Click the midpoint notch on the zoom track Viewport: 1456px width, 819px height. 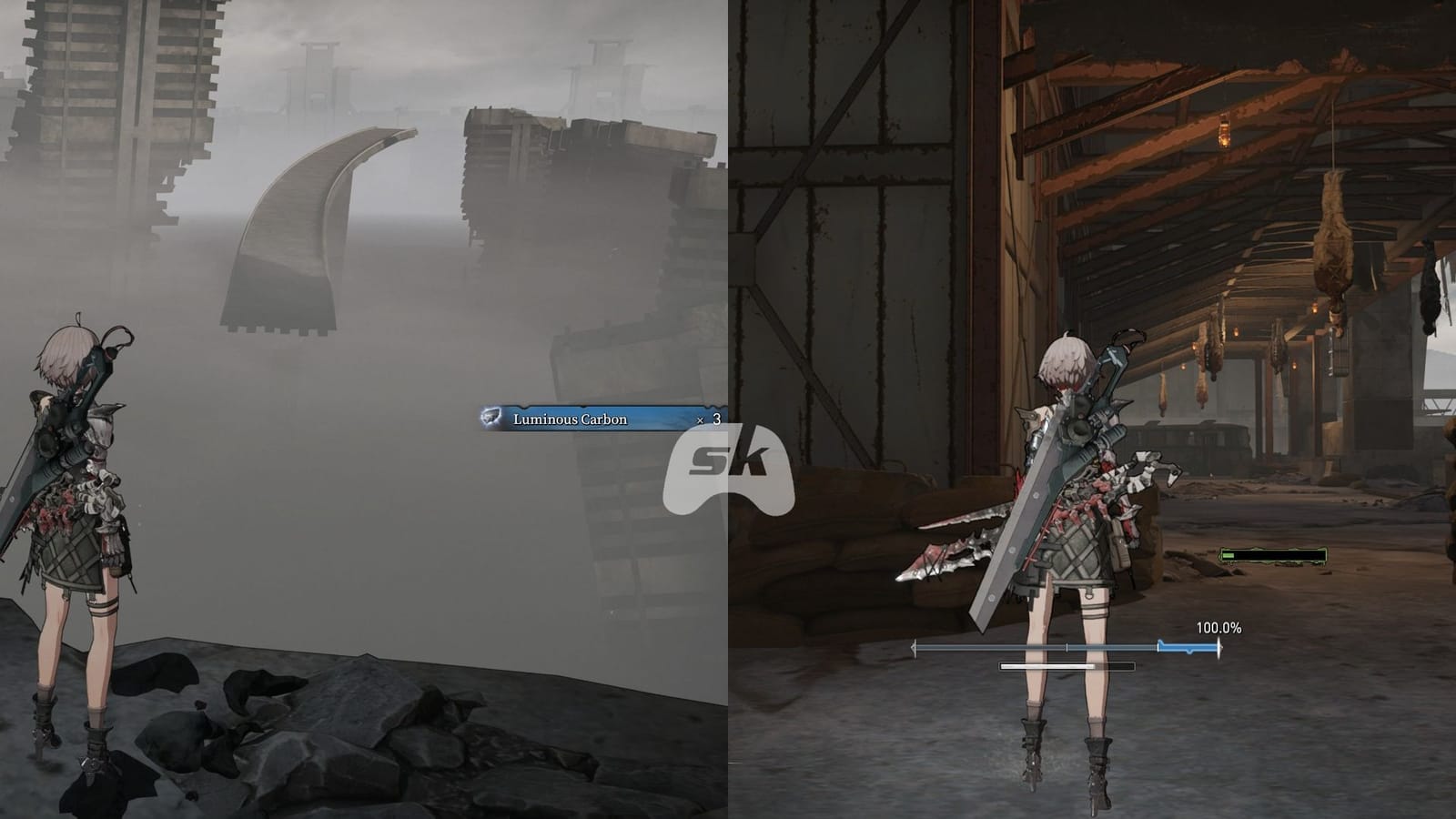coord(1067,645)
